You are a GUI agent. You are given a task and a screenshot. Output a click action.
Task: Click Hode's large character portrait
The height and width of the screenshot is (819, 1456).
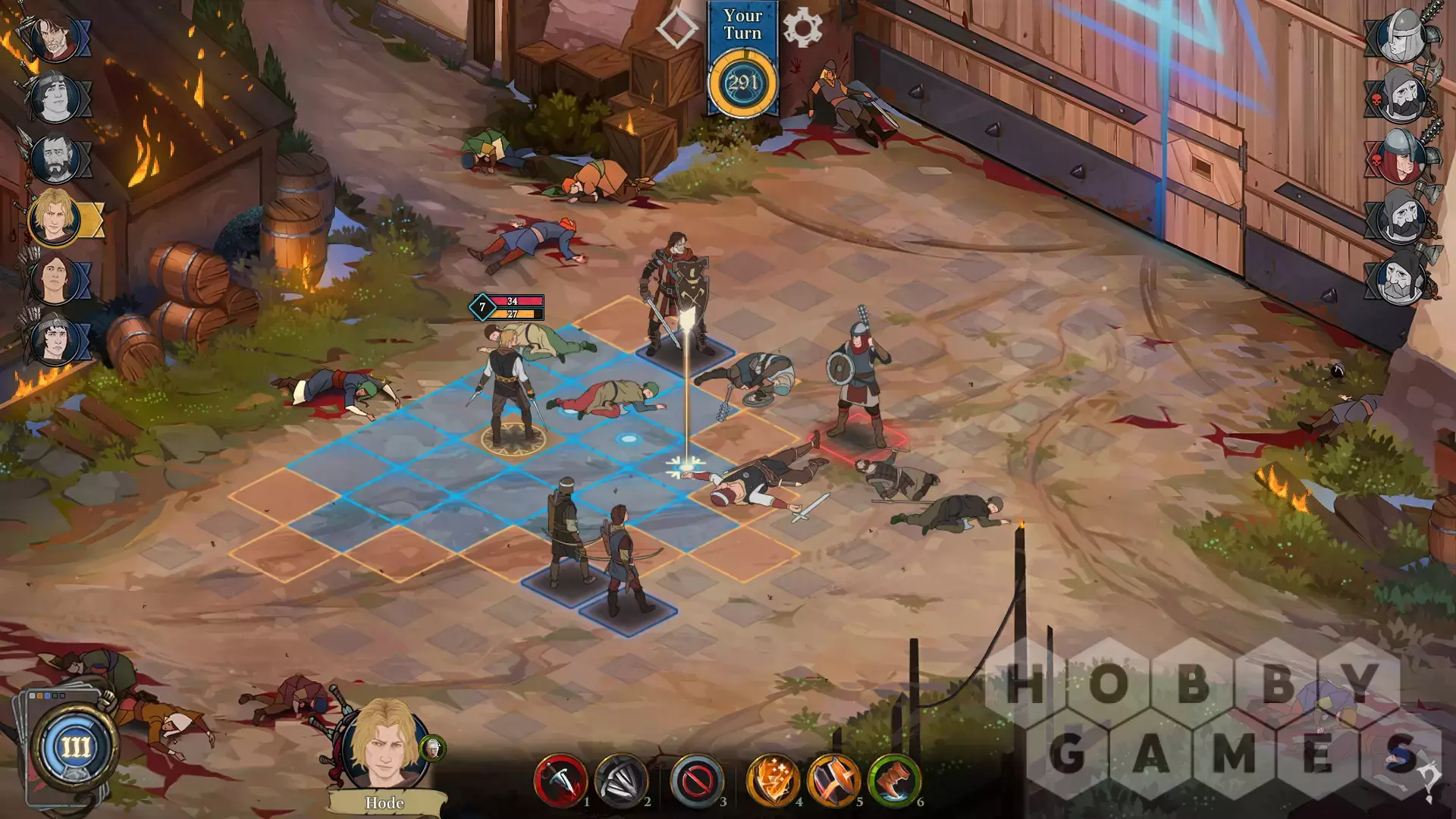pos(384,745)
